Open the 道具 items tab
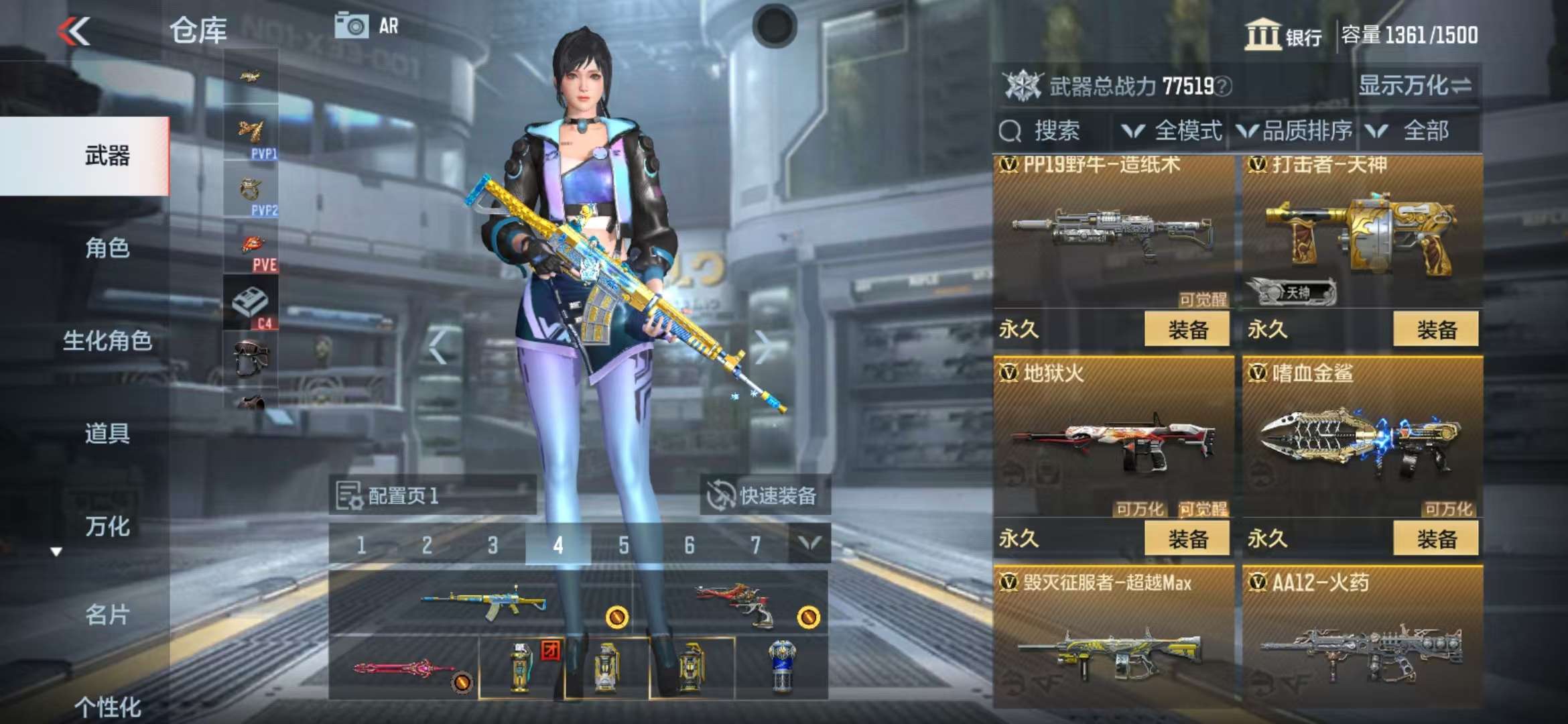The image size is (1568, 724). (107, 433)
